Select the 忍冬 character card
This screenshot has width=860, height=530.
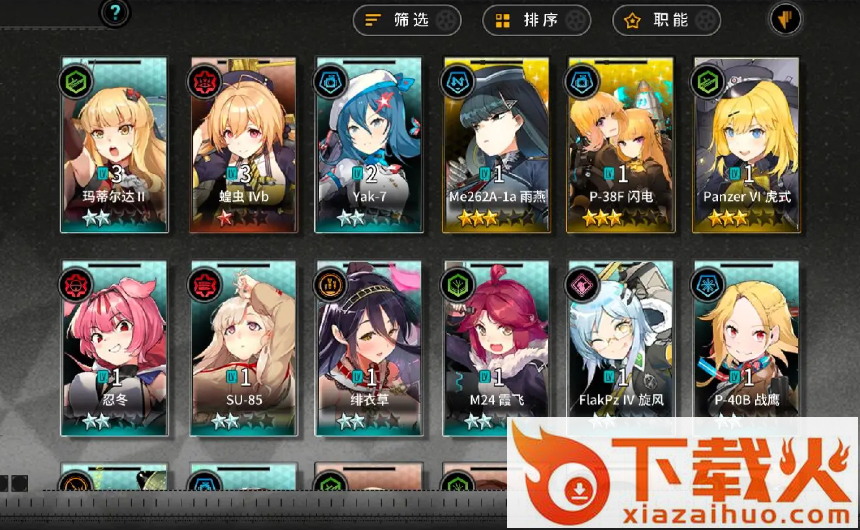pyautogui.click(x=113, y=350)
